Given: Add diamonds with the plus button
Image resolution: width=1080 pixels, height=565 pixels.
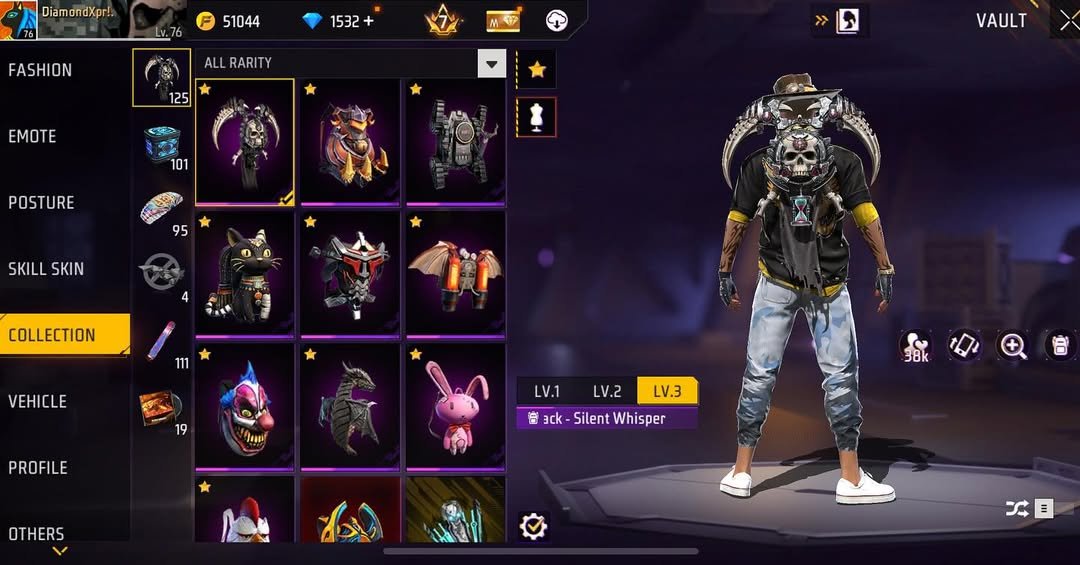Looking at the screenshot, I should click(369, 21).
